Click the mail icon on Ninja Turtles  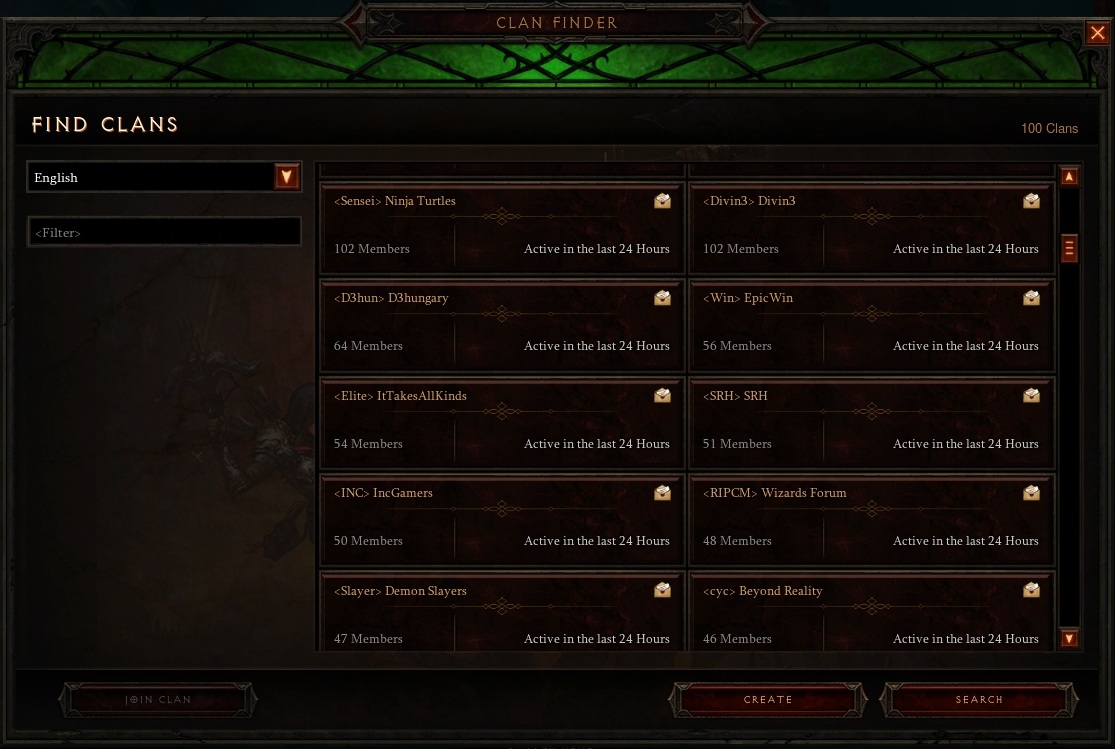pos(662,201)
